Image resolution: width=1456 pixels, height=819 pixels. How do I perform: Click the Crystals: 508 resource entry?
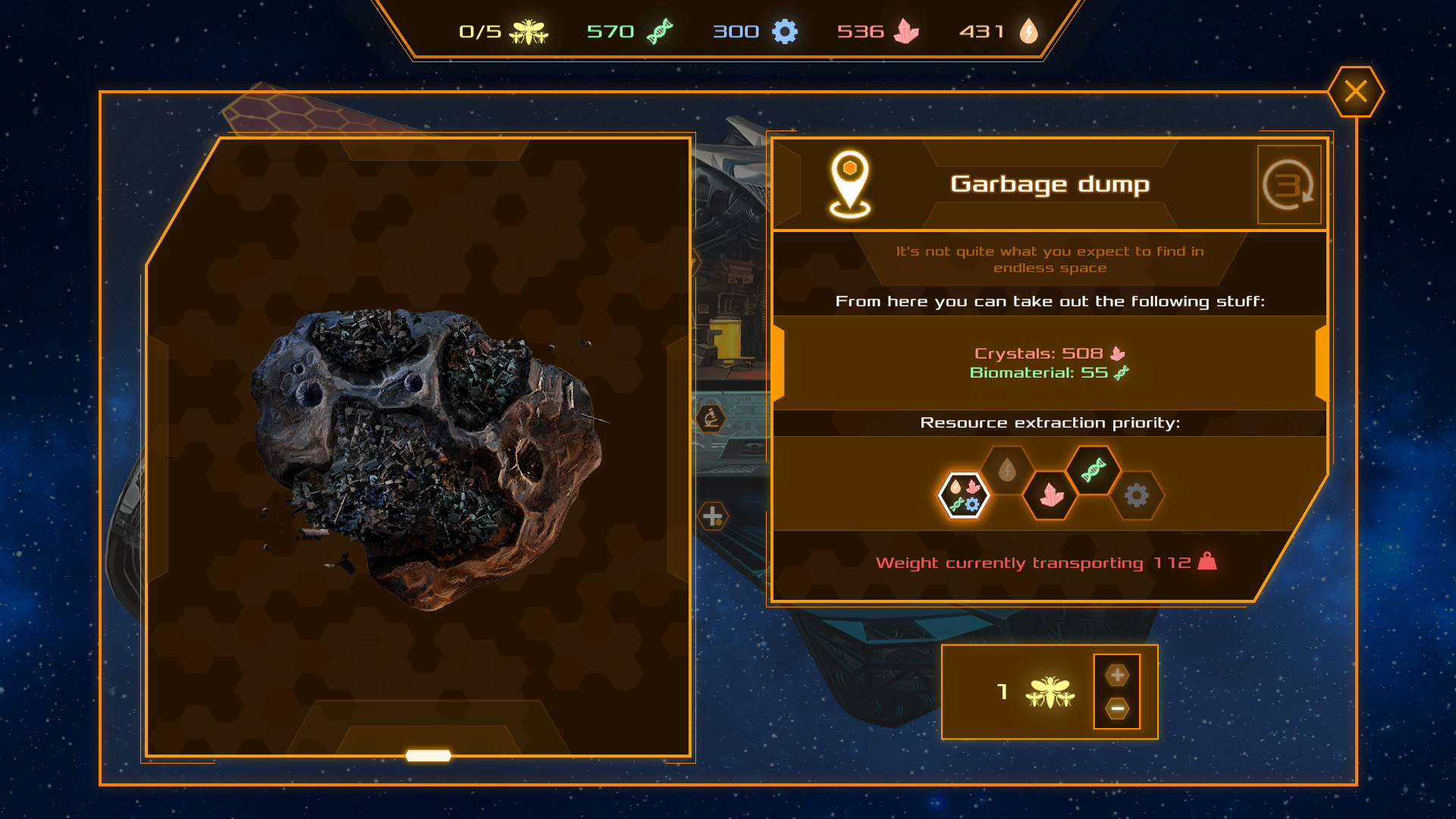1049,352
